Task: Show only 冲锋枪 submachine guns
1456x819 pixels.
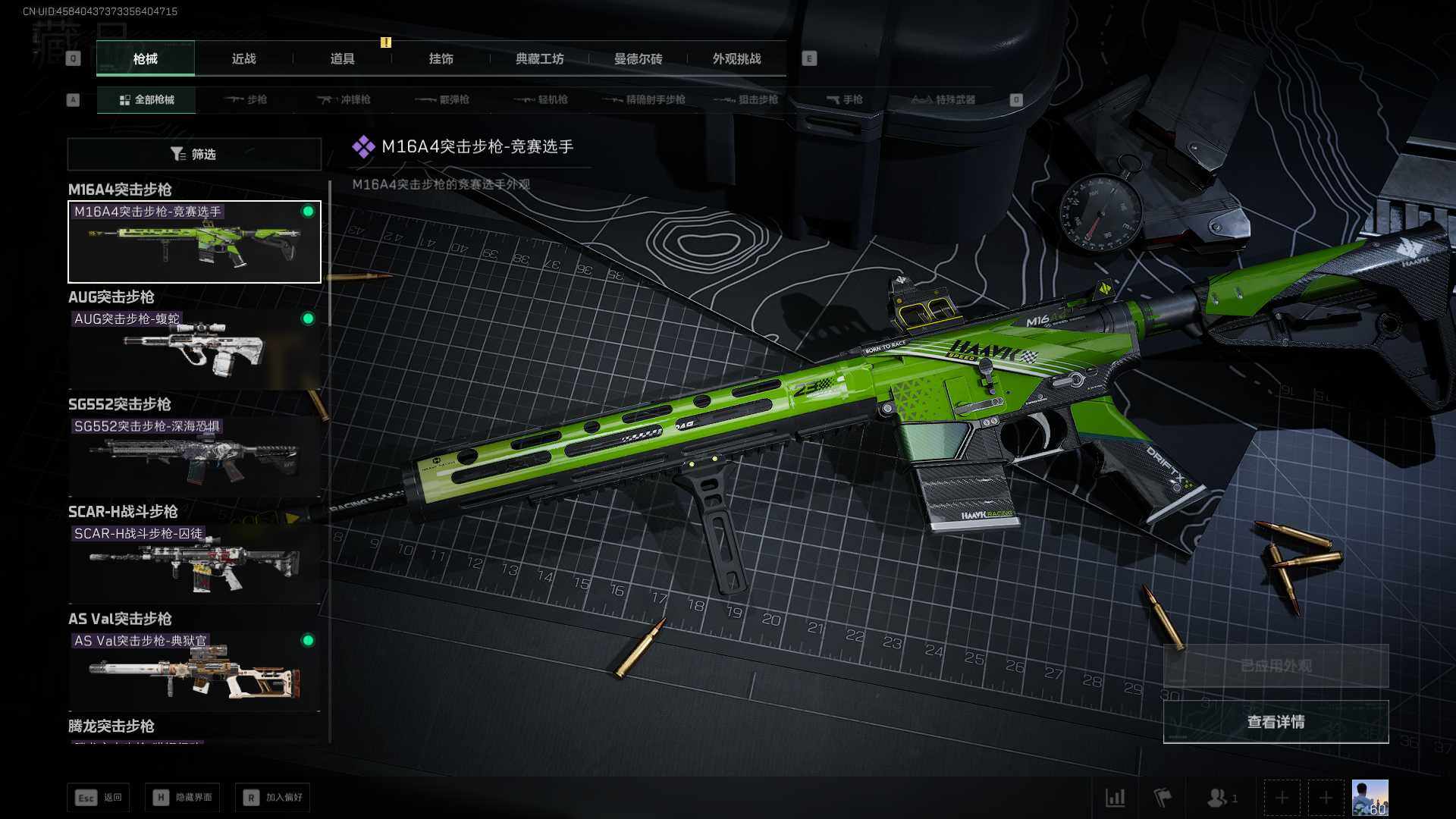Action: (x=344, y=100)
